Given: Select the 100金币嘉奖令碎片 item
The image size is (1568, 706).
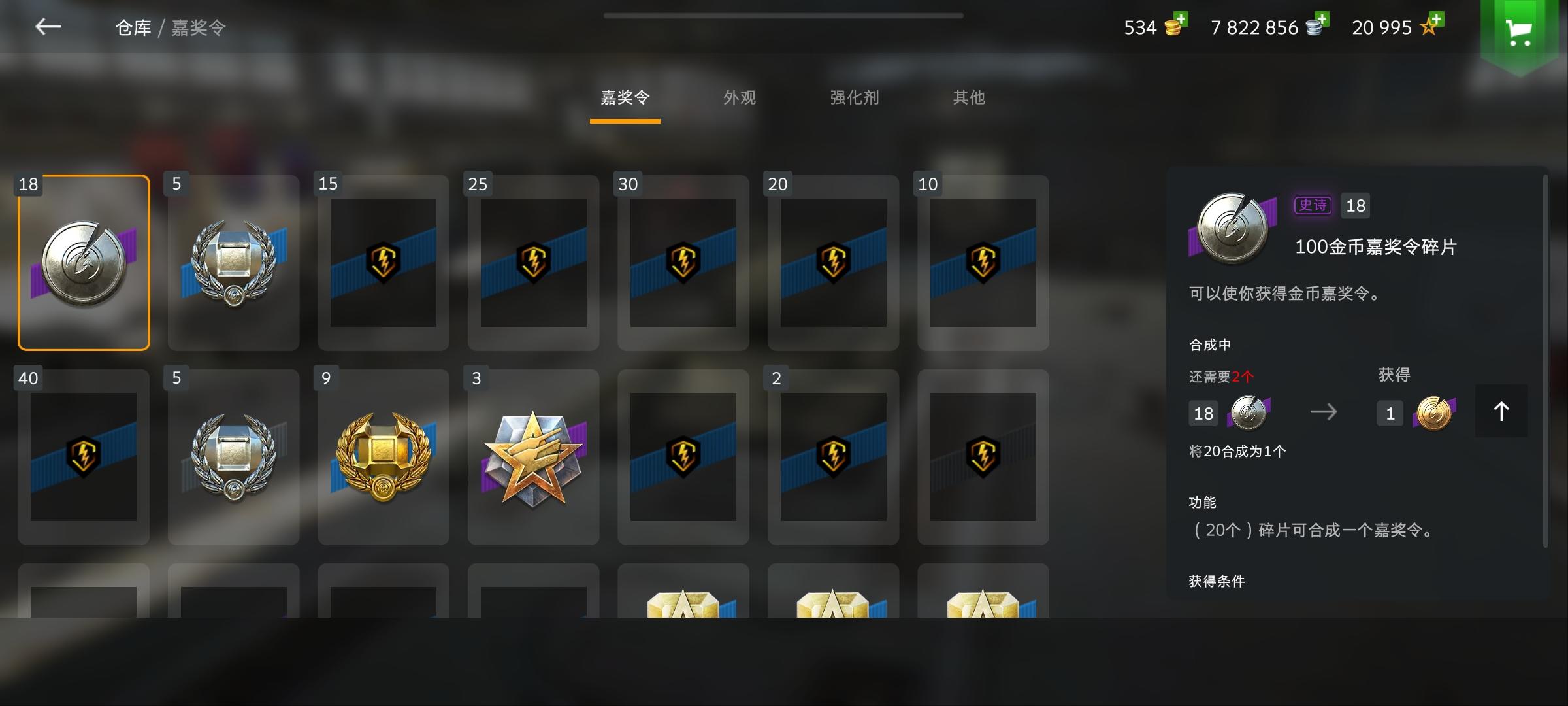Looking at the screenshot, I should [x=84, y=261].
